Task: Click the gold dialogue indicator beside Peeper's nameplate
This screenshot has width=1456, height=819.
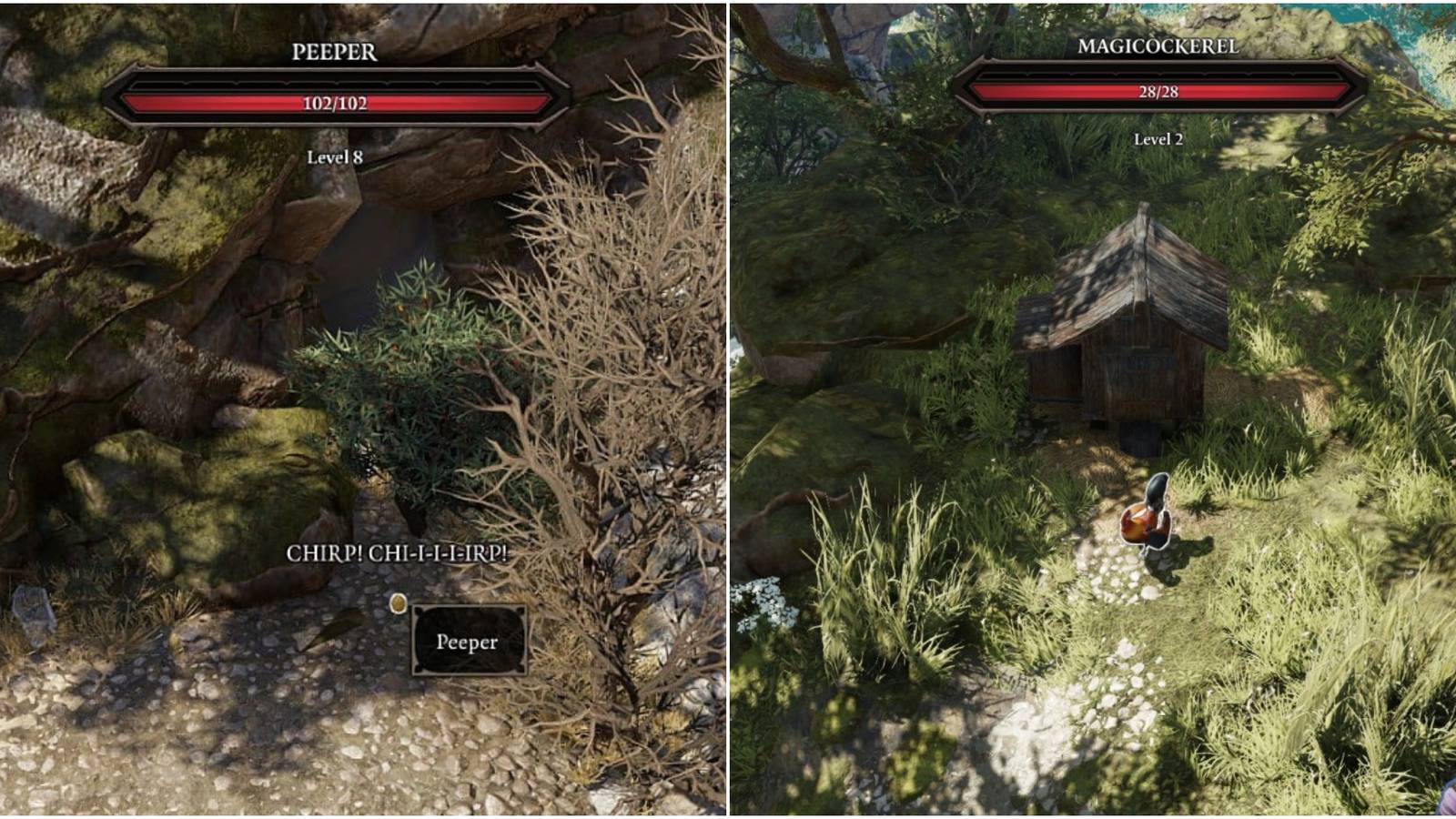Action: pos(397,602)
